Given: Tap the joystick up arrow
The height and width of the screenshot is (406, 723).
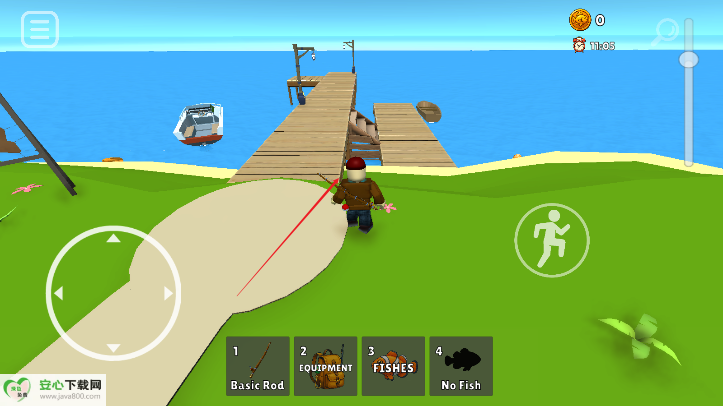Looking at the screenshot, I should pyautogui.click(x=113, y=238).
